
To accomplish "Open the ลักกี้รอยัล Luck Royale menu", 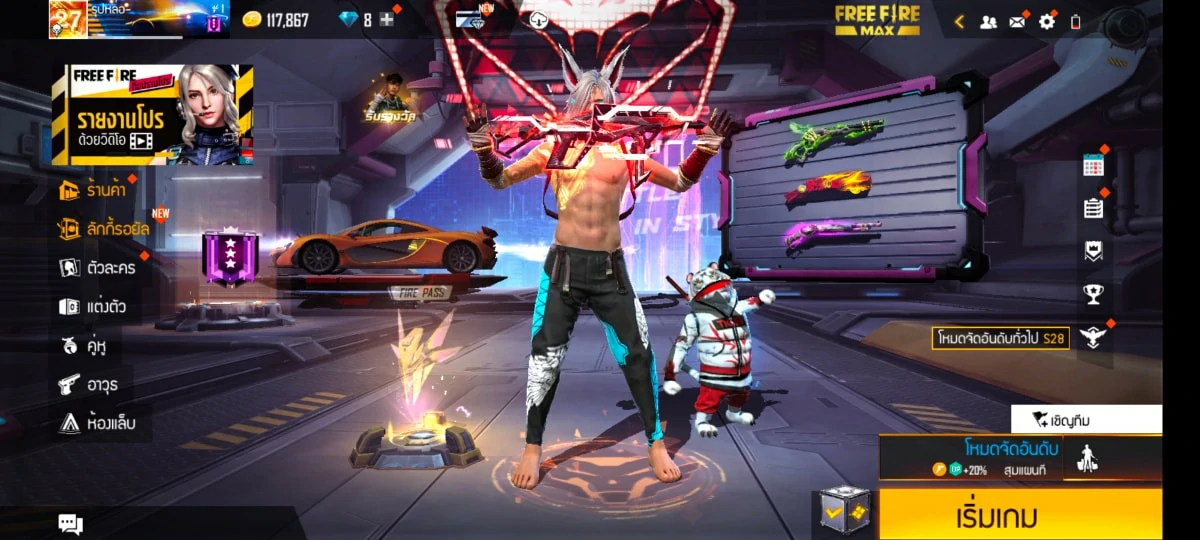I will [x=103, y=228].
